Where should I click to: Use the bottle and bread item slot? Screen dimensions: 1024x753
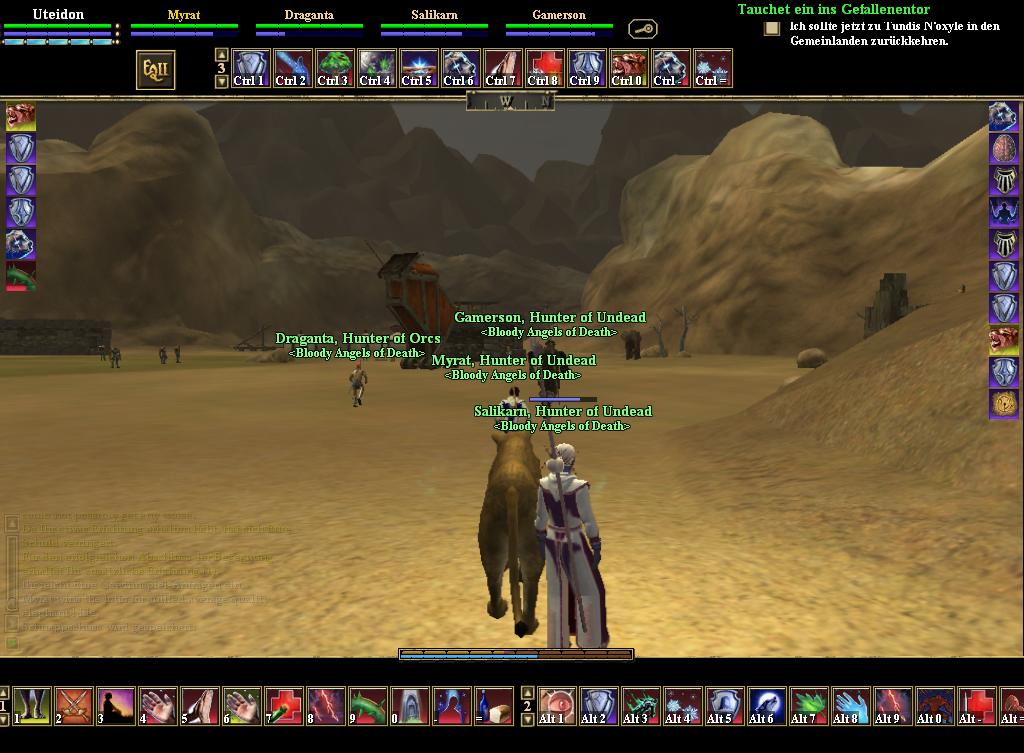494,705
